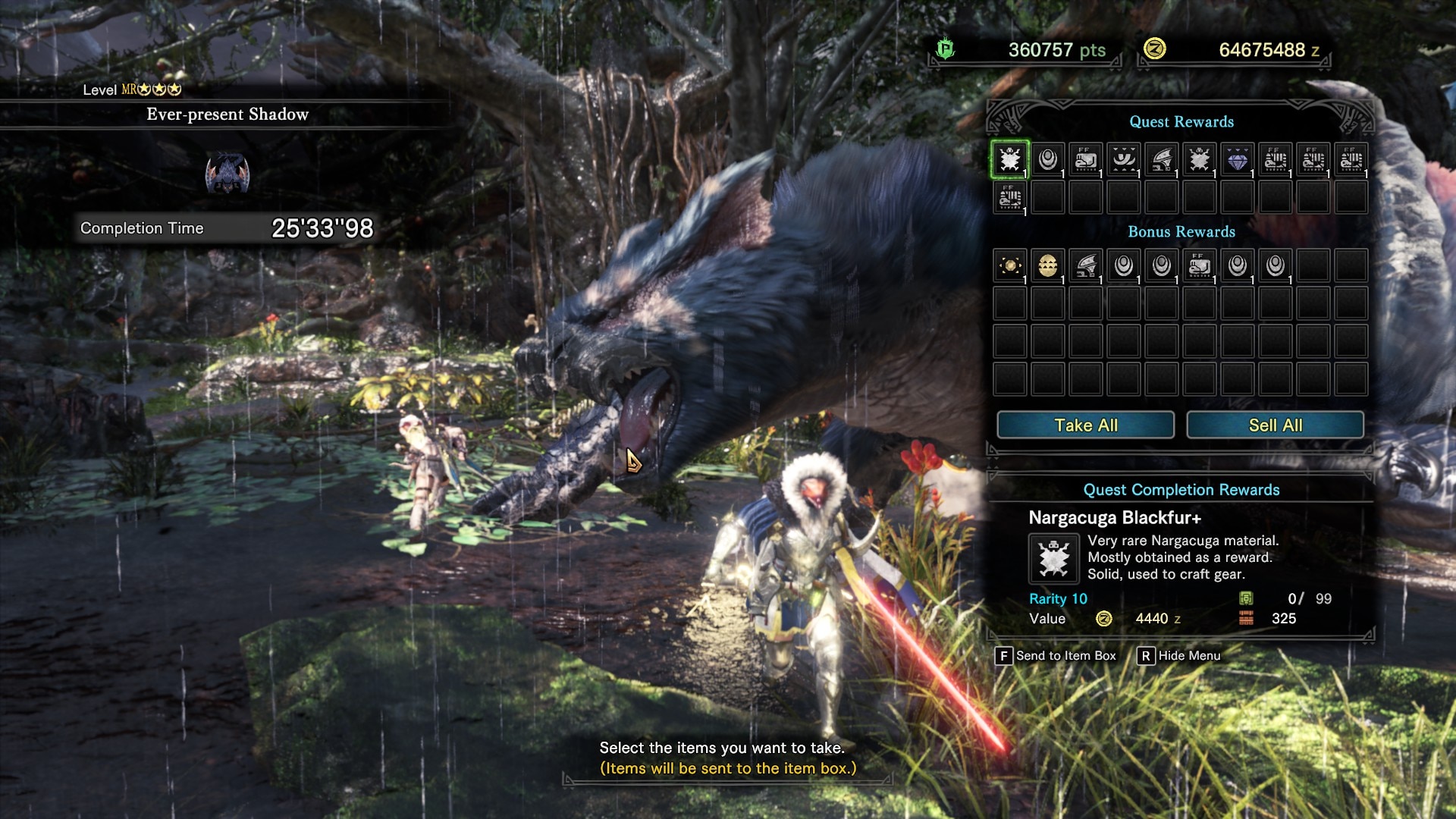This screenshot has width=1456, height=819.
Task: Select the scale item in Quest Rewards
Action: click(x=1047, y=160)
